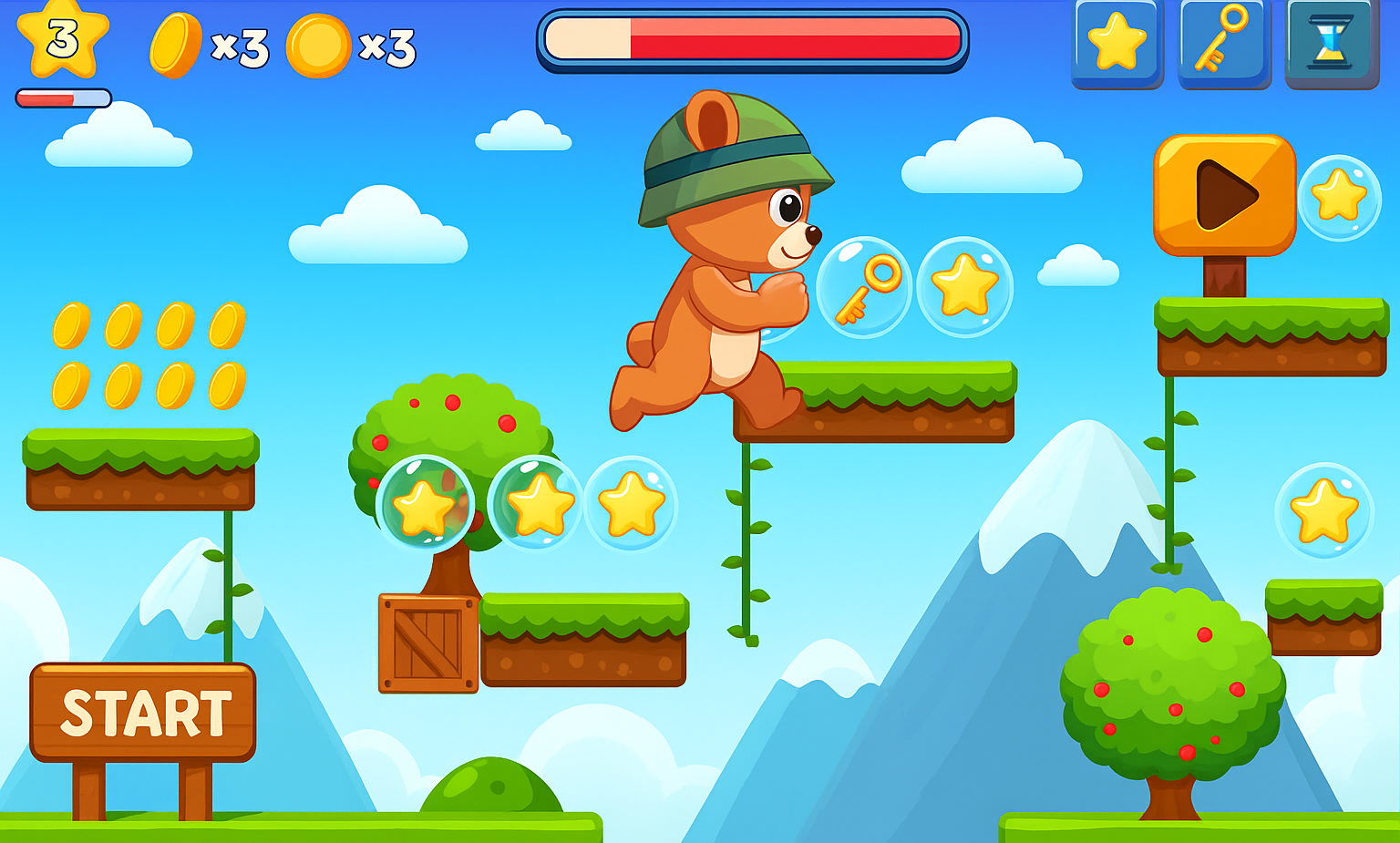Select the key power-up icon in the top bar
1400x843 pixels.
click(x=1223, y=43)
